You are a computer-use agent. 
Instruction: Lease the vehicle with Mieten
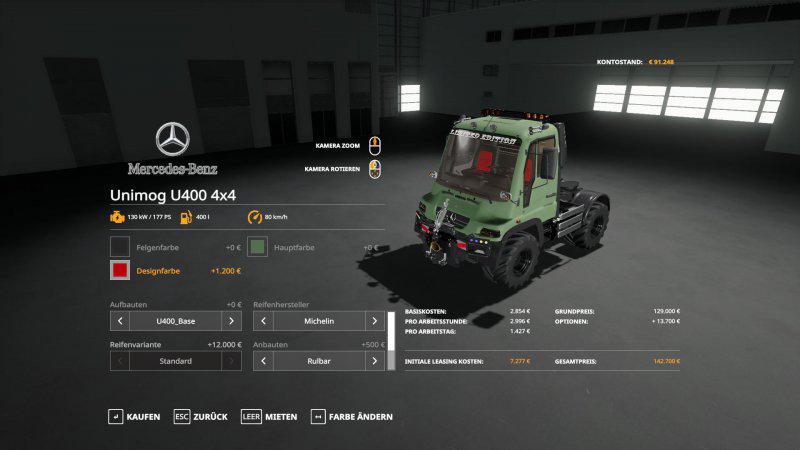(269, 416)
